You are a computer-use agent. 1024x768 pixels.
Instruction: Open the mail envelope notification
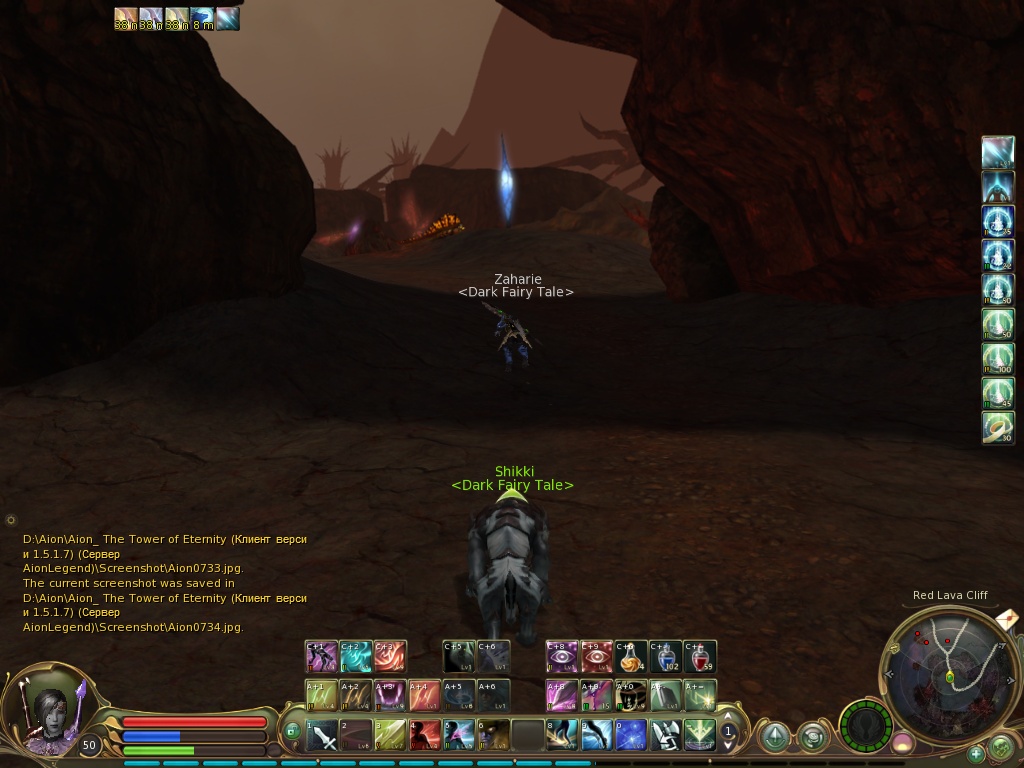pyautogui.click(x=1008, y=619)
